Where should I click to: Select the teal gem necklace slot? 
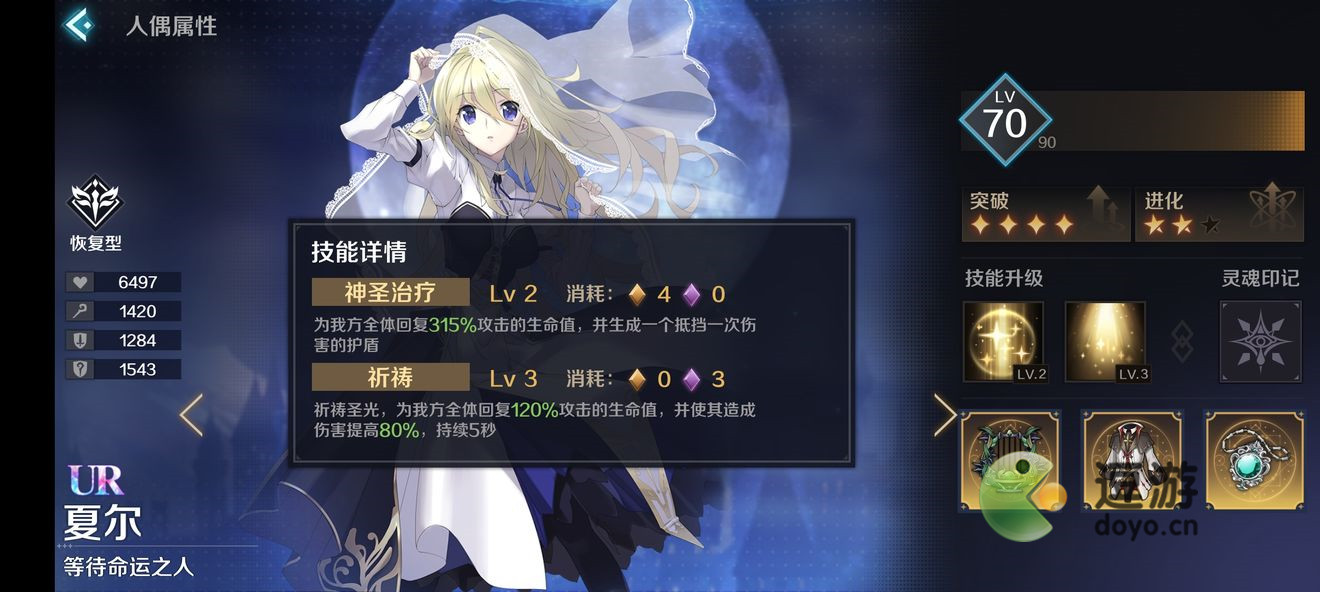tap(1255, 460)
